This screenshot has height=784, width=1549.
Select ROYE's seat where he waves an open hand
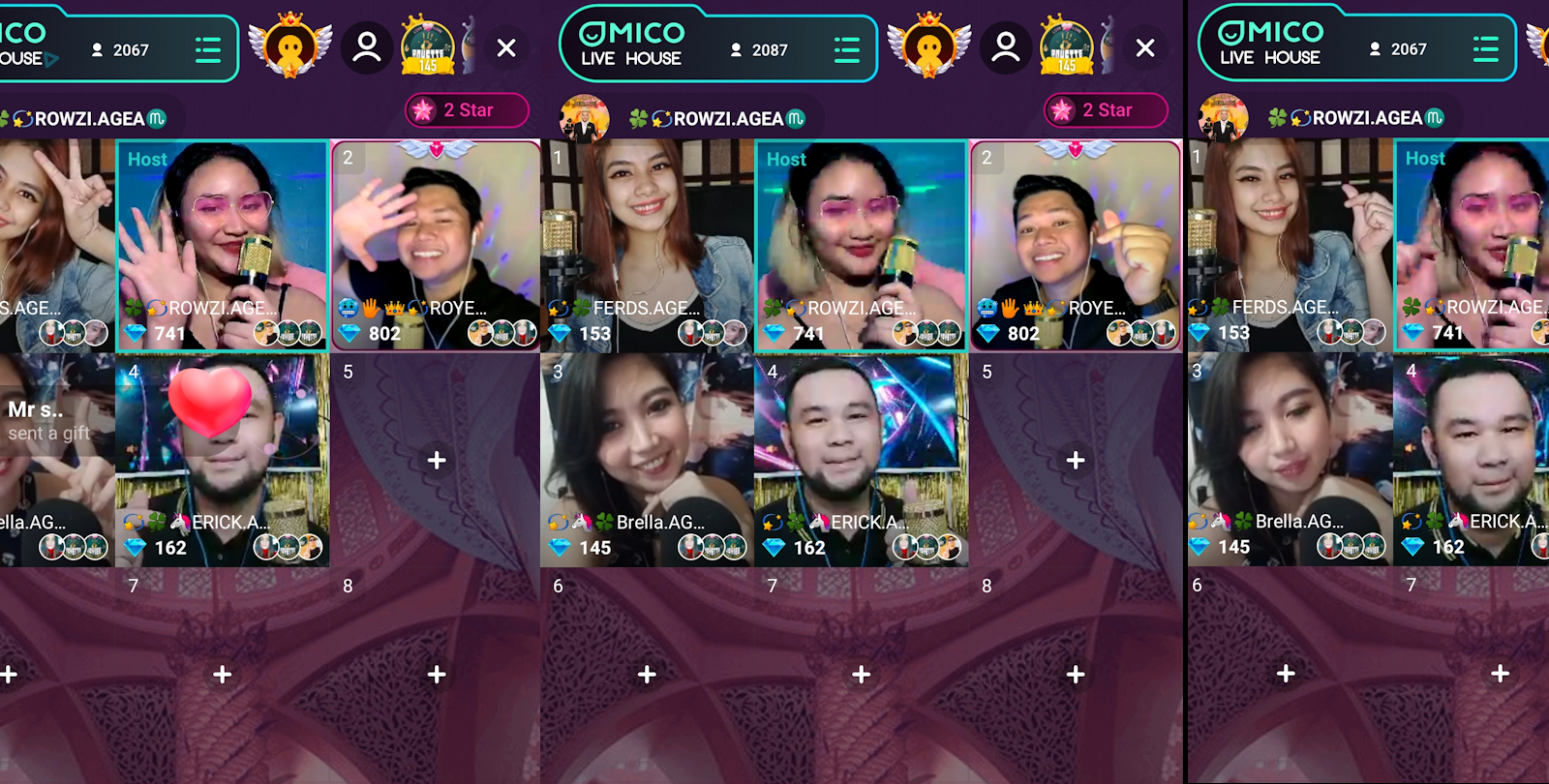pos(436,244)
